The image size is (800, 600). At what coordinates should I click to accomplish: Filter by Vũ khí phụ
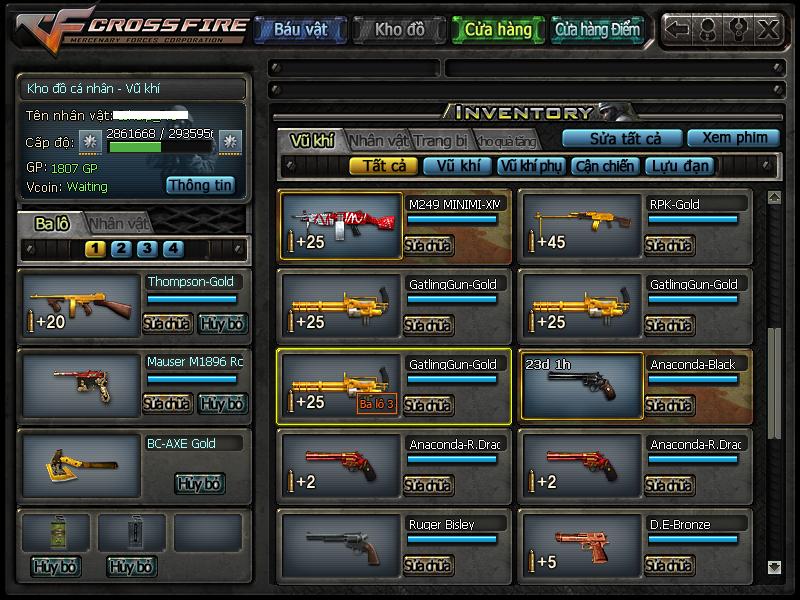(531, 166)
